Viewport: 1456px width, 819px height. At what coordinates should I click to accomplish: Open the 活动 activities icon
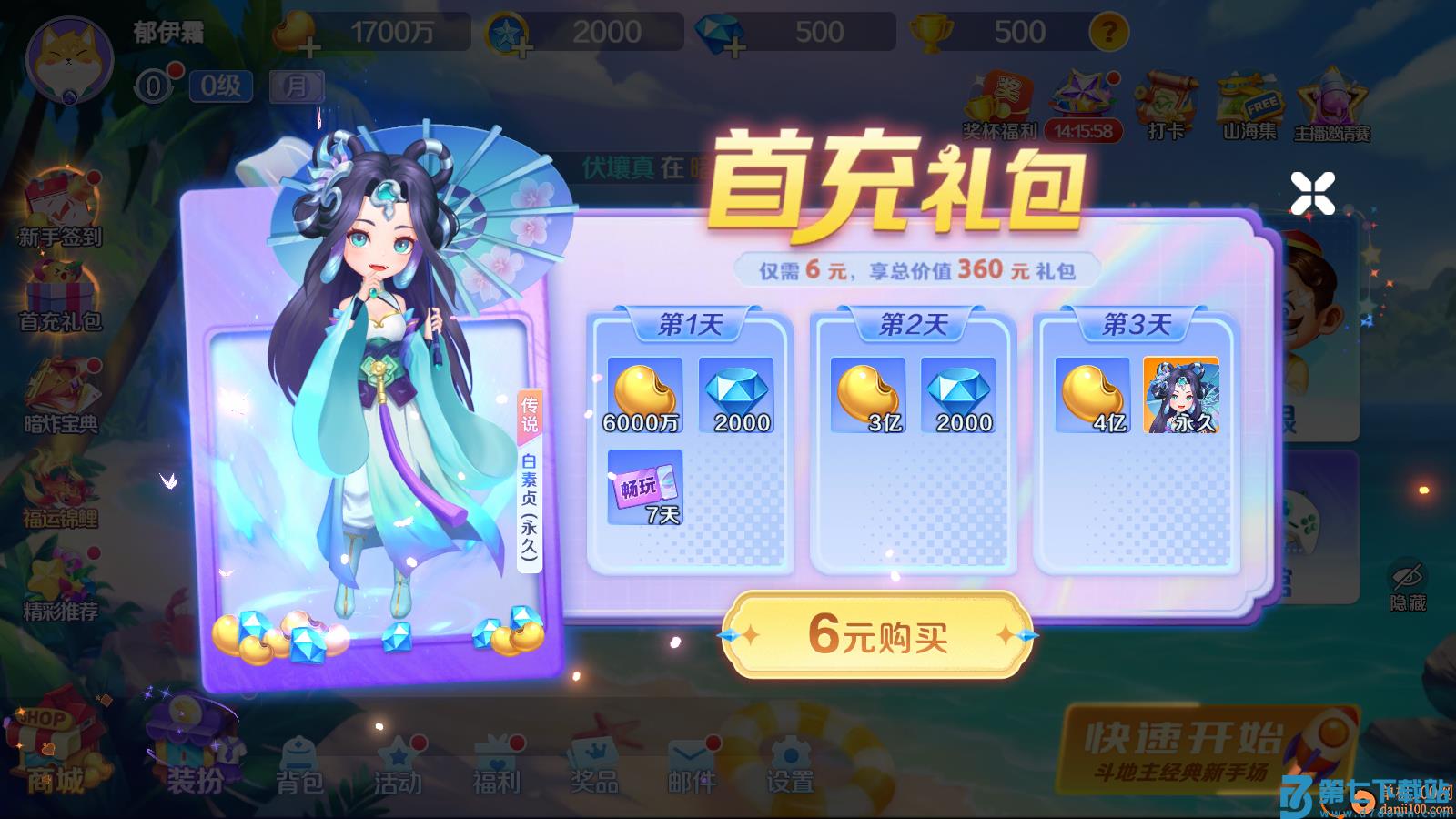398,764
